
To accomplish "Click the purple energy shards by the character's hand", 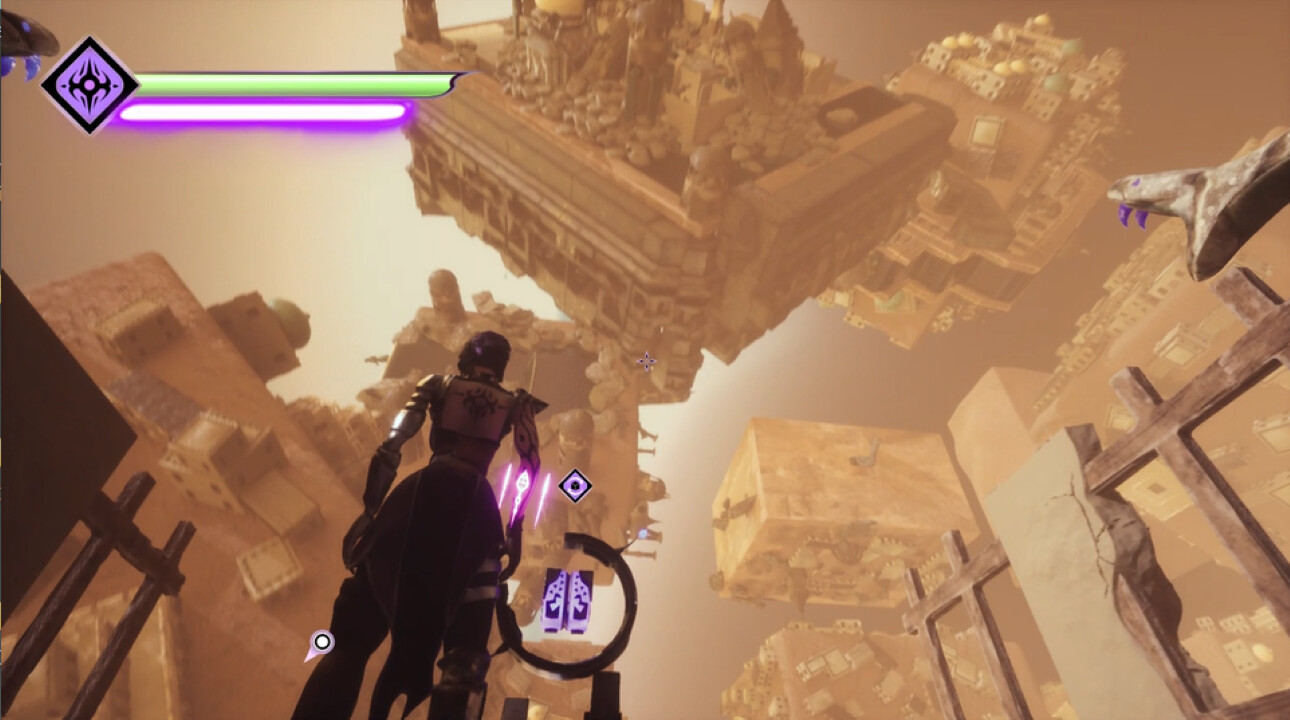I will pos(524,489).
